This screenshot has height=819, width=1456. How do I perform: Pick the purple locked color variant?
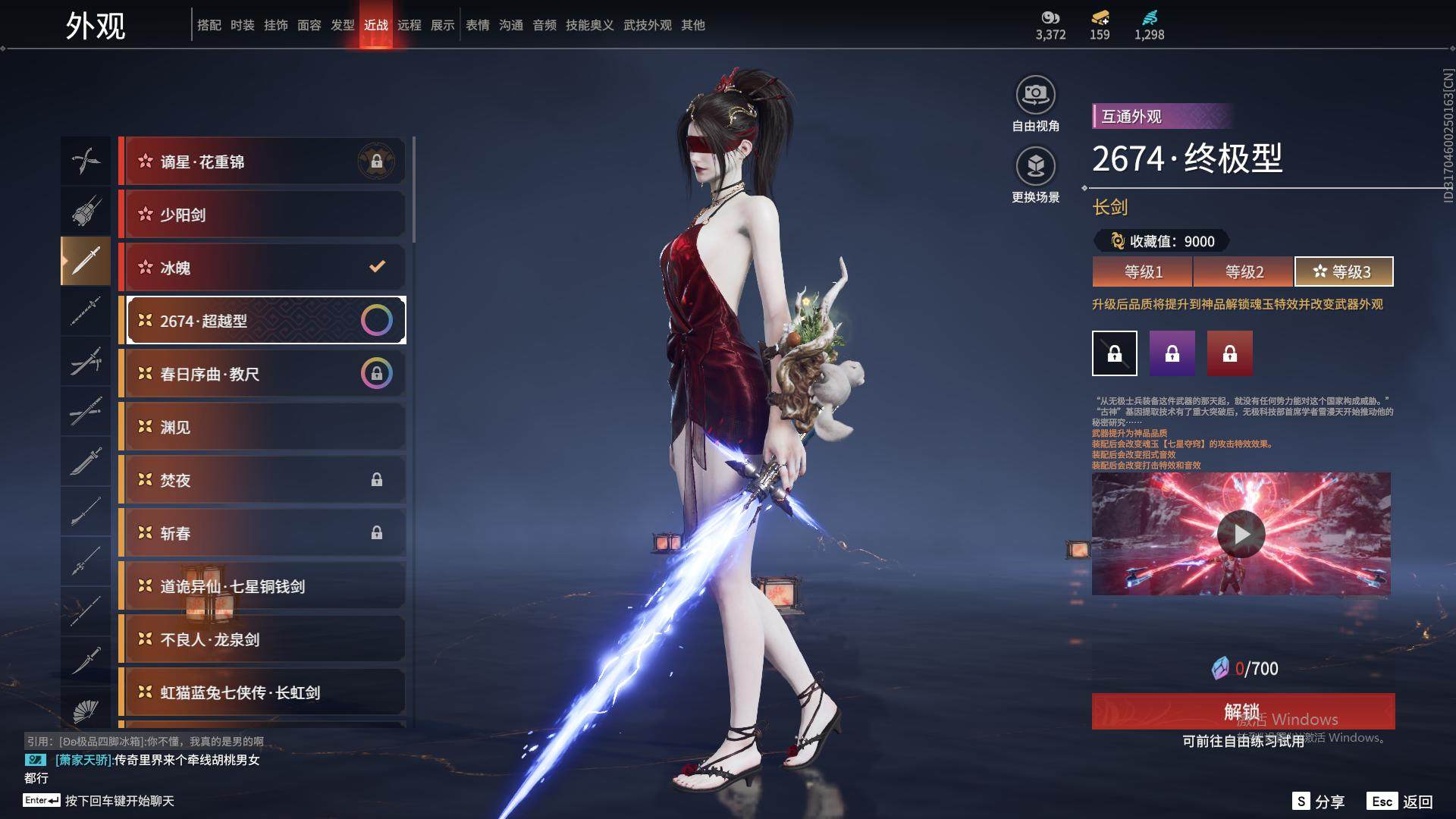tap(1172, 353)
